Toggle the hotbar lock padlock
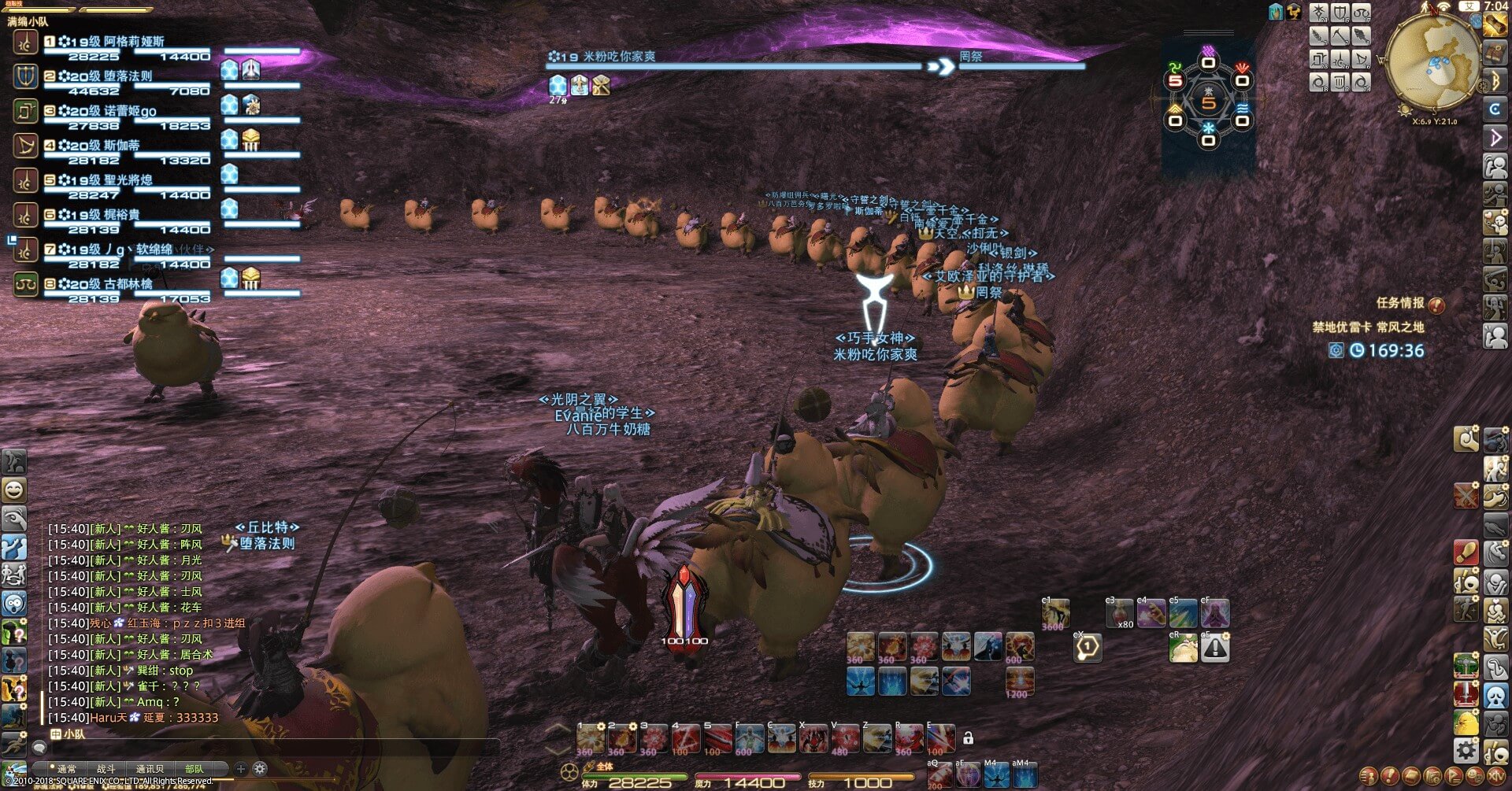 [x=969, y=738]
